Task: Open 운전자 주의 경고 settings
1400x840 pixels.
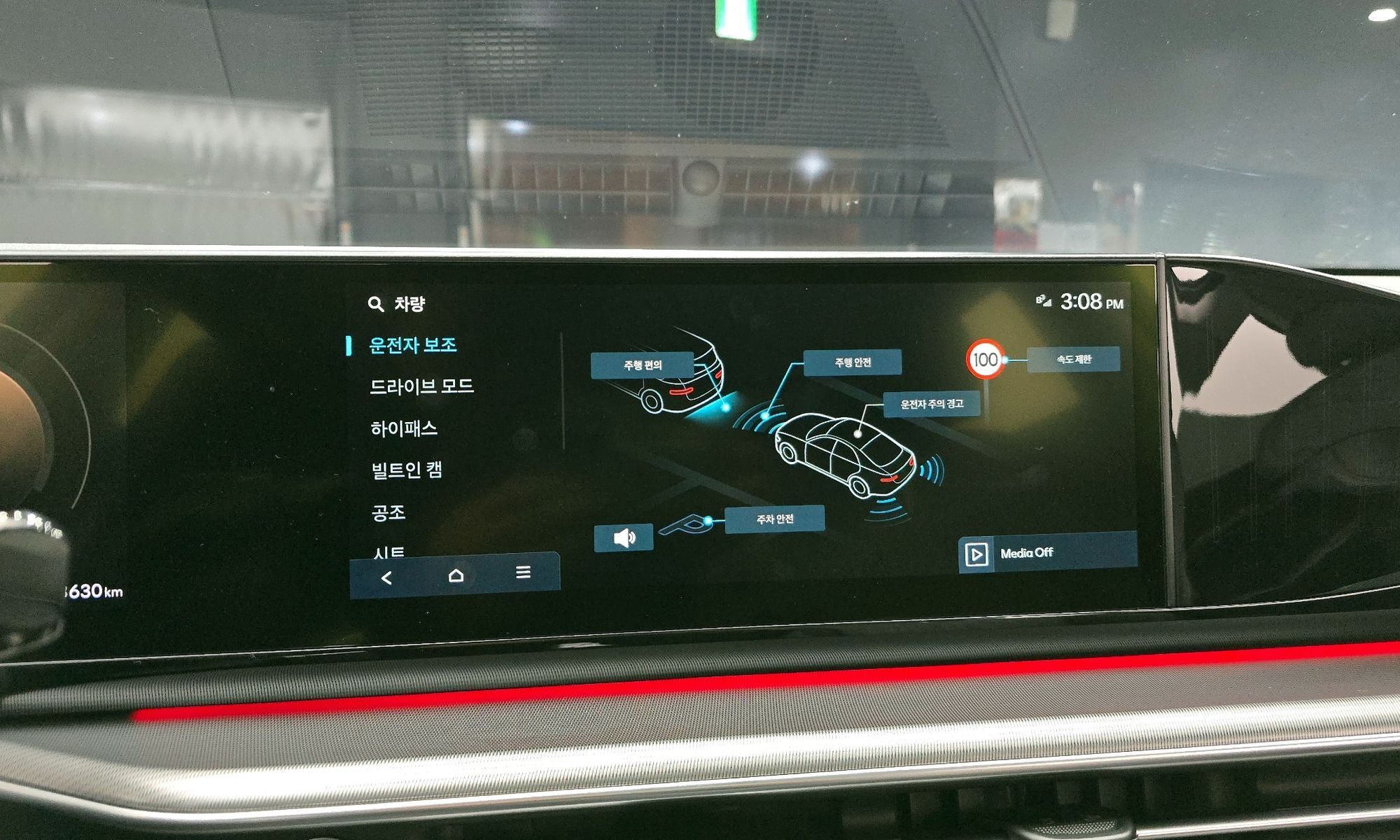Action: 931,404
